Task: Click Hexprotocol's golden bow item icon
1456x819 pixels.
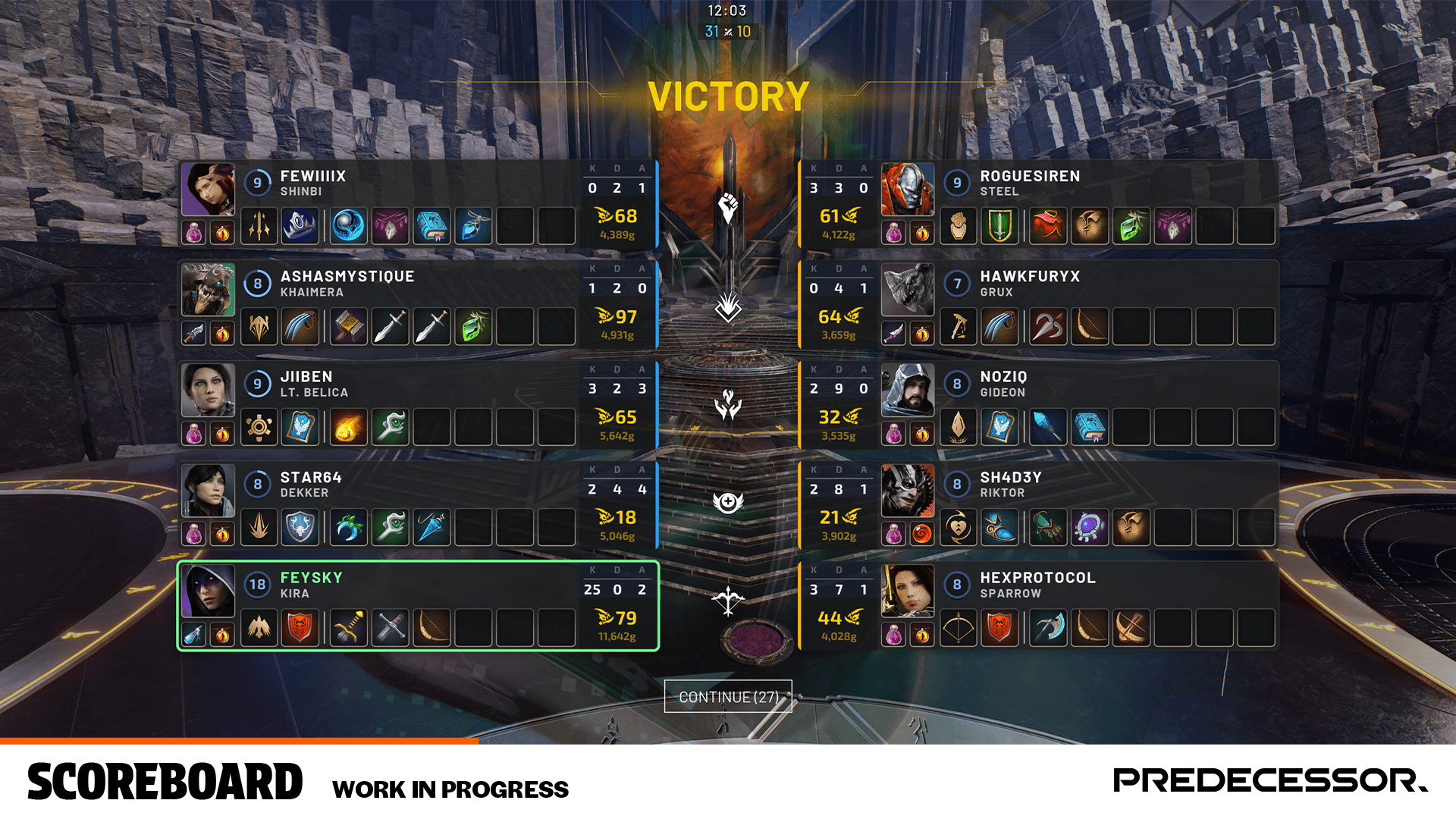Action: pos(959,626)
